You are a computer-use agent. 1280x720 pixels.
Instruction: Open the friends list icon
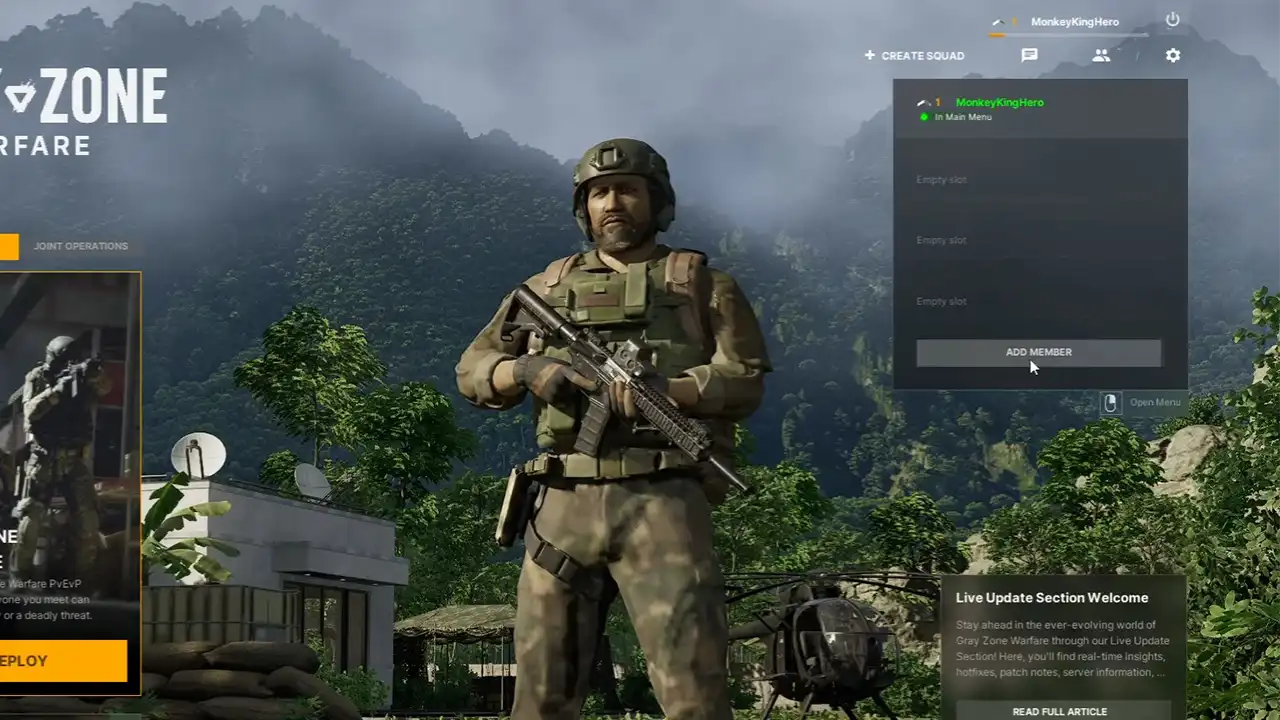[x=1101, y=56]
